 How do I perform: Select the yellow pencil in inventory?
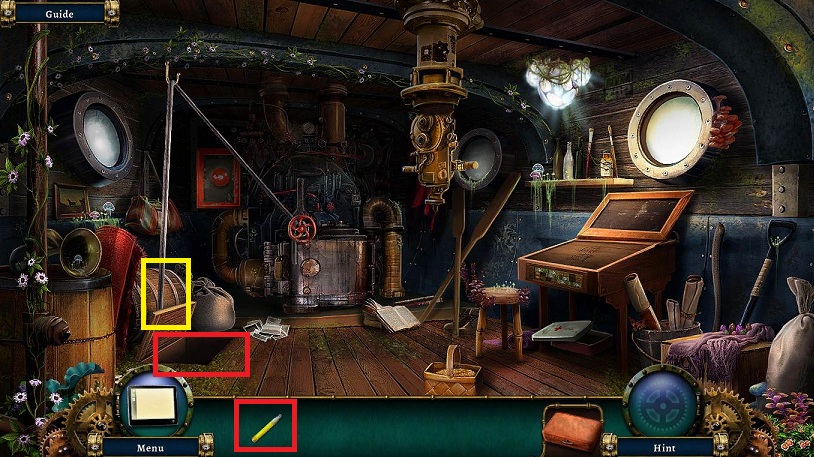(x=266, y=427)
